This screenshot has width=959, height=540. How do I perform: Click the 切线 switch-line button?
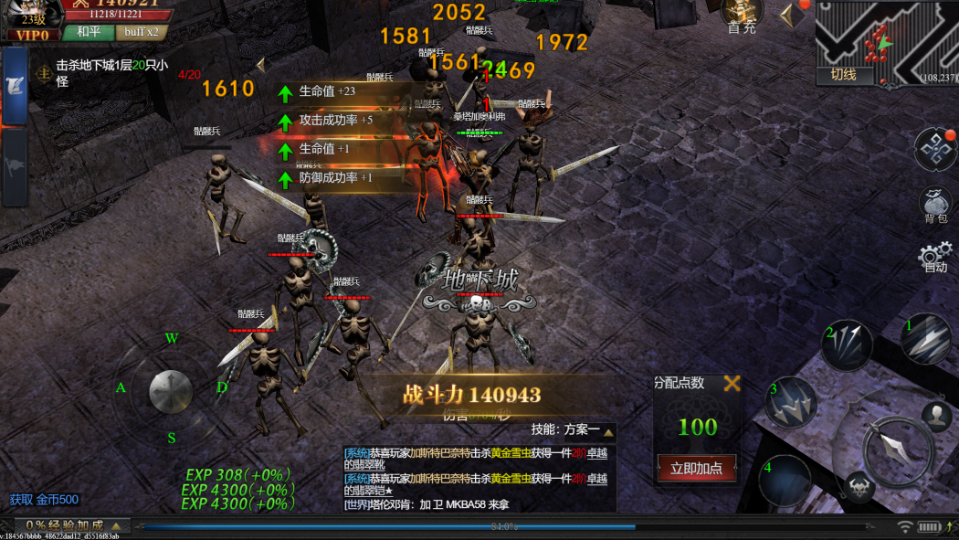[x=843, y=74]
